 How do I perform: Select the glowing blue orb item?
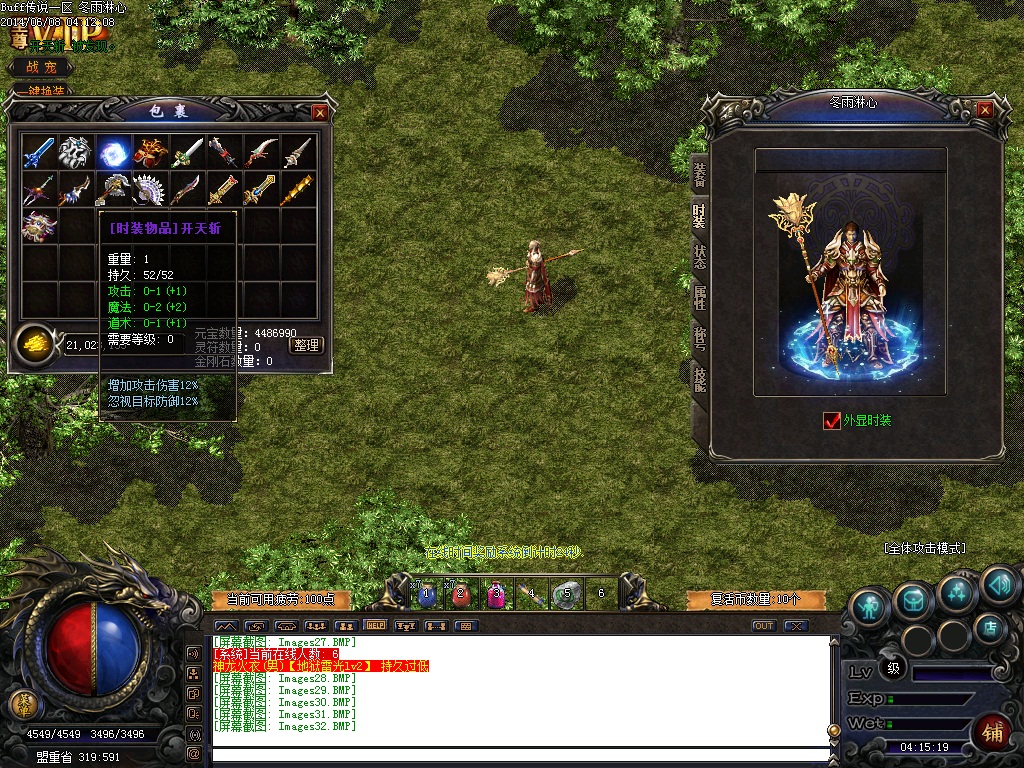pyautogui.click(x=112, y=152)
